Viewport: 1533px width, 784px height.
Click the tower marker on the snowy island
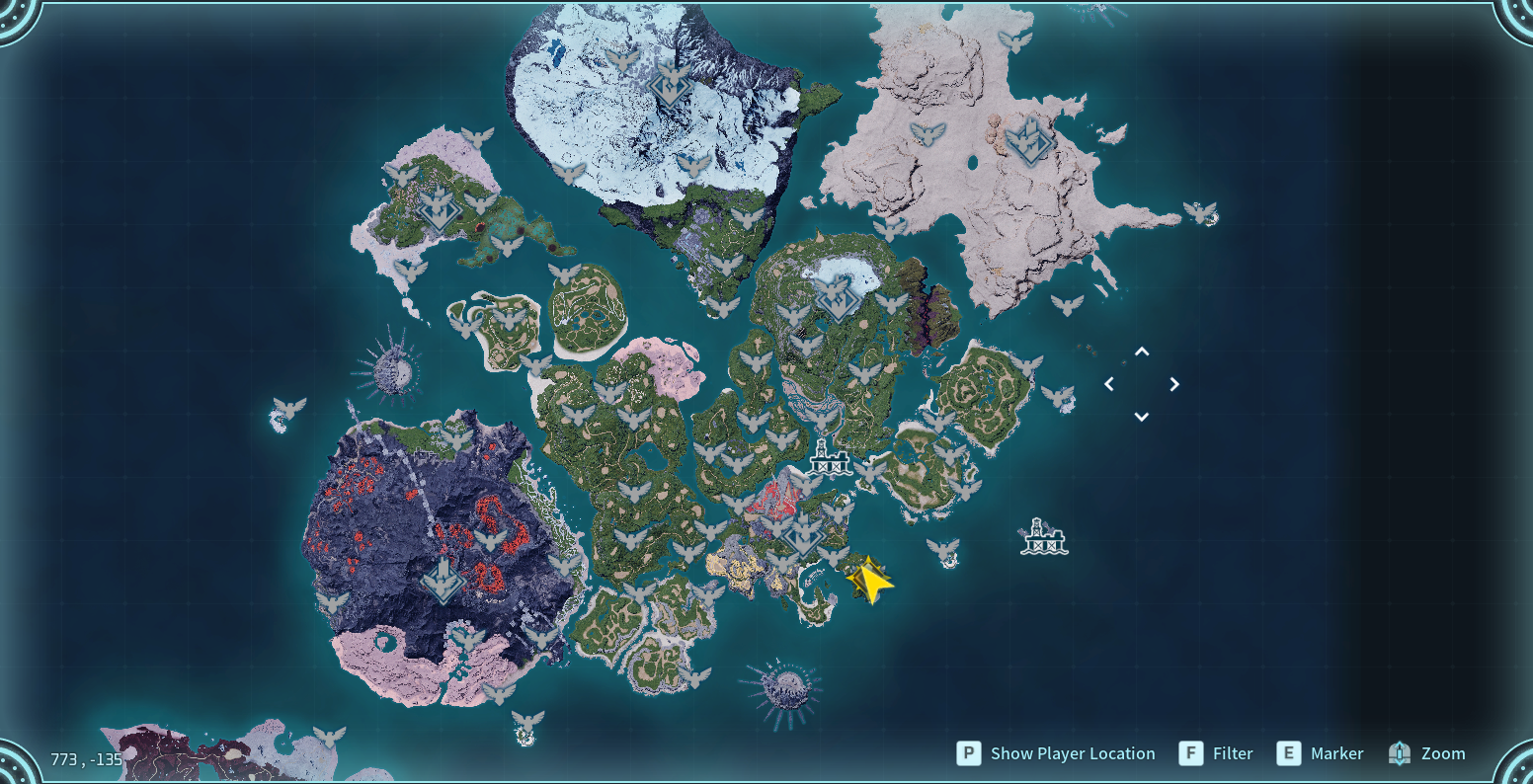pos(670,83)
